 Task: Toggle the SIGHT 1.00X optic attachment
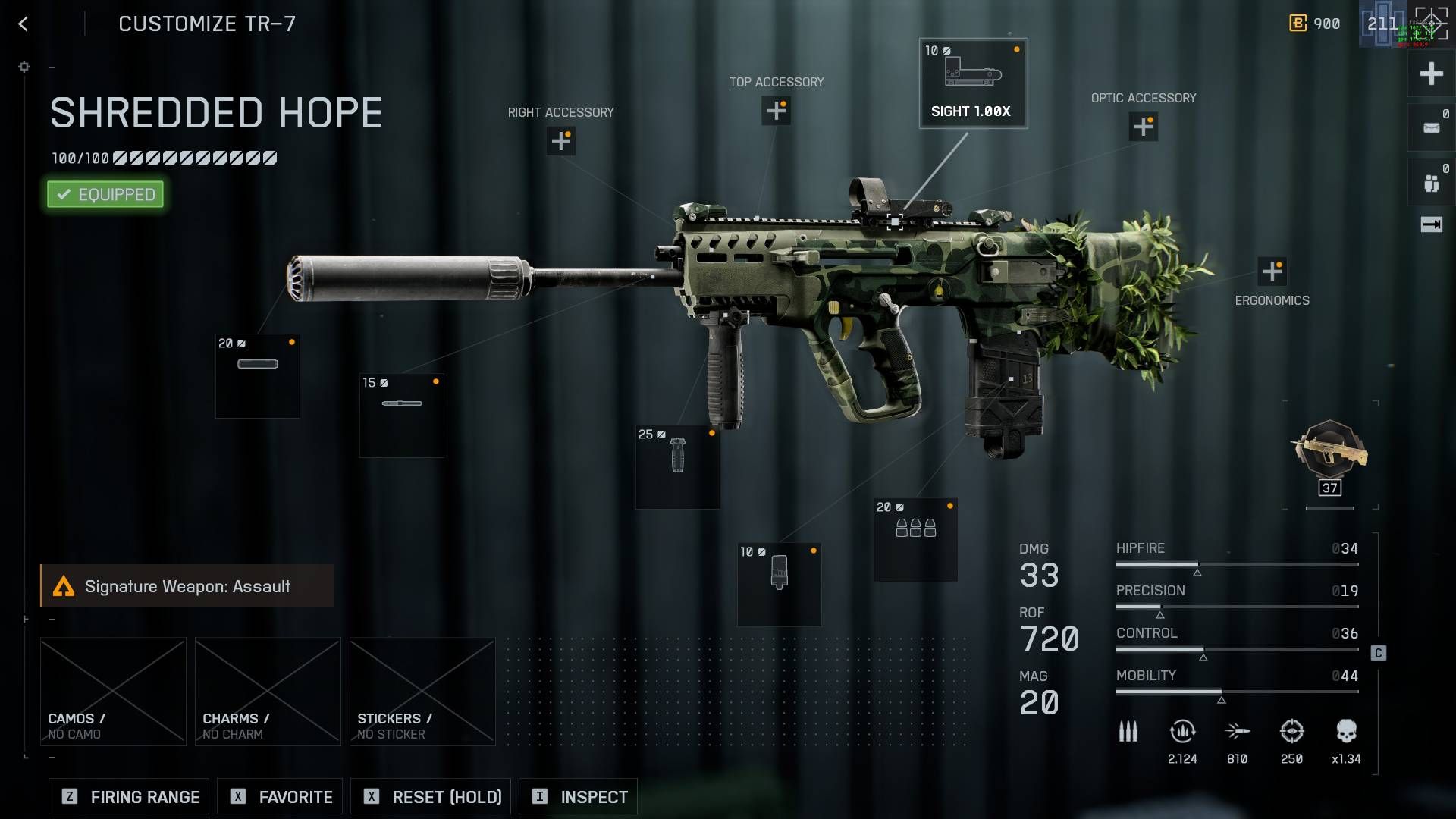973,83
